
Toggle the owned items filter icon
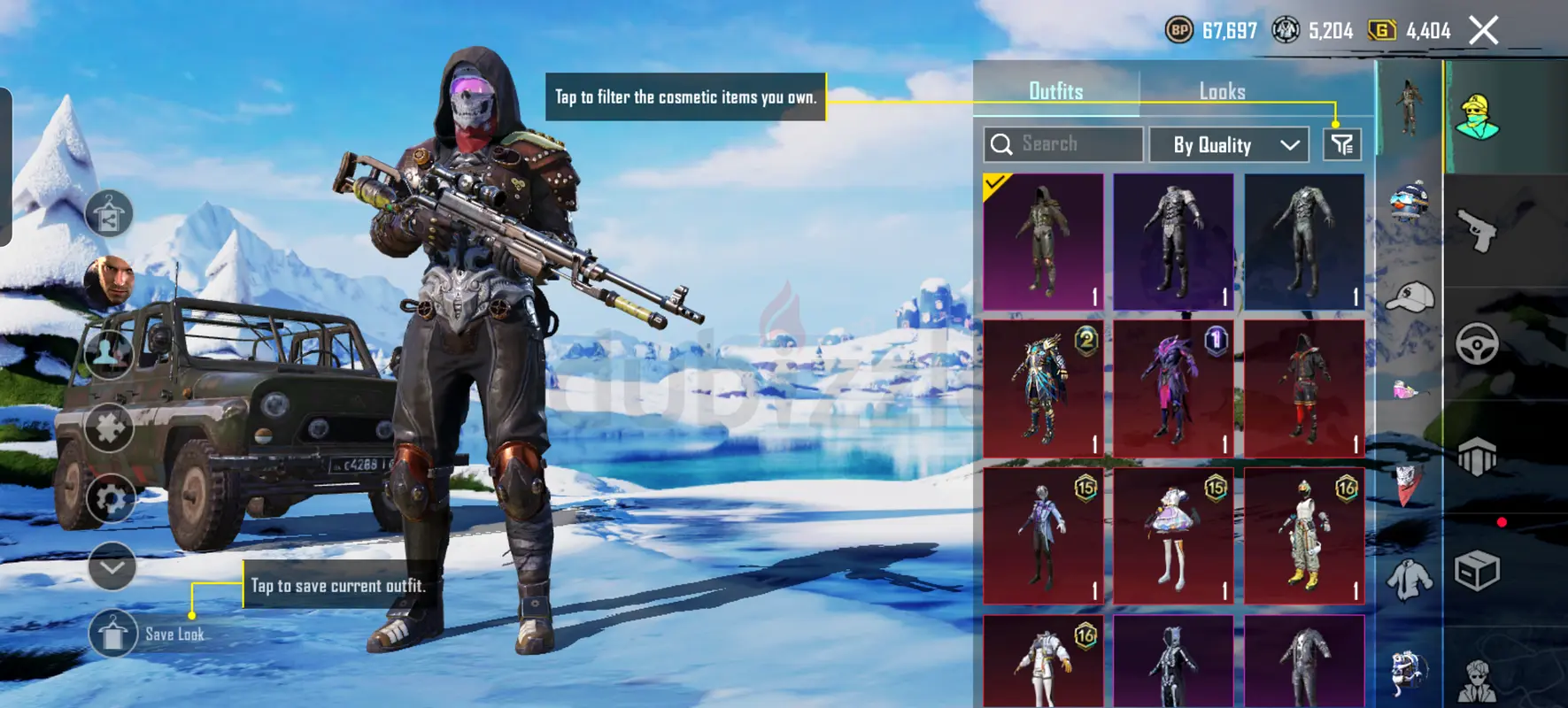point(1342,144)
